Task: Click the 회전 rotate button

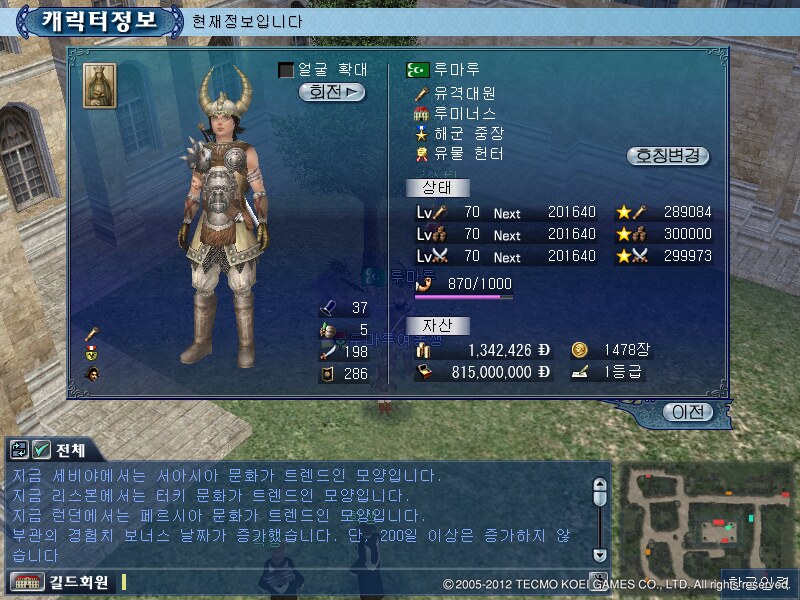Action: tap(332, 92)
